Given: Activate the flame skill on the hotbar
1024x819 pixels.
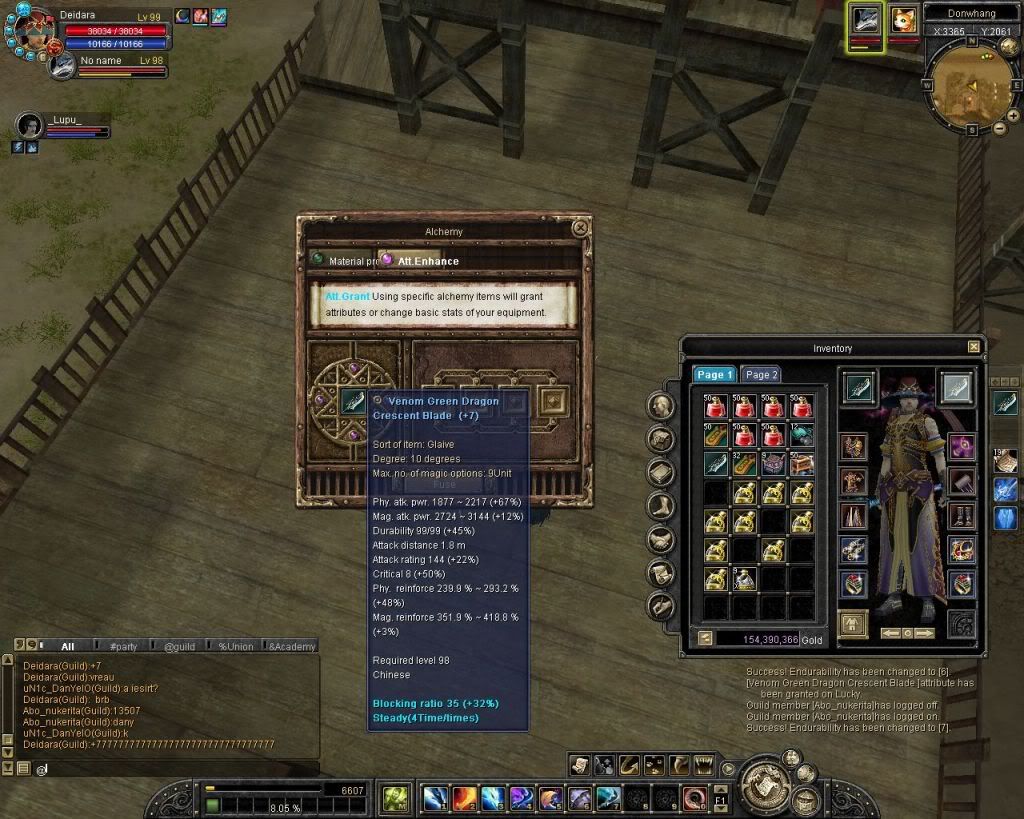Looking at the screenshot, I should (x=464, y=798).
